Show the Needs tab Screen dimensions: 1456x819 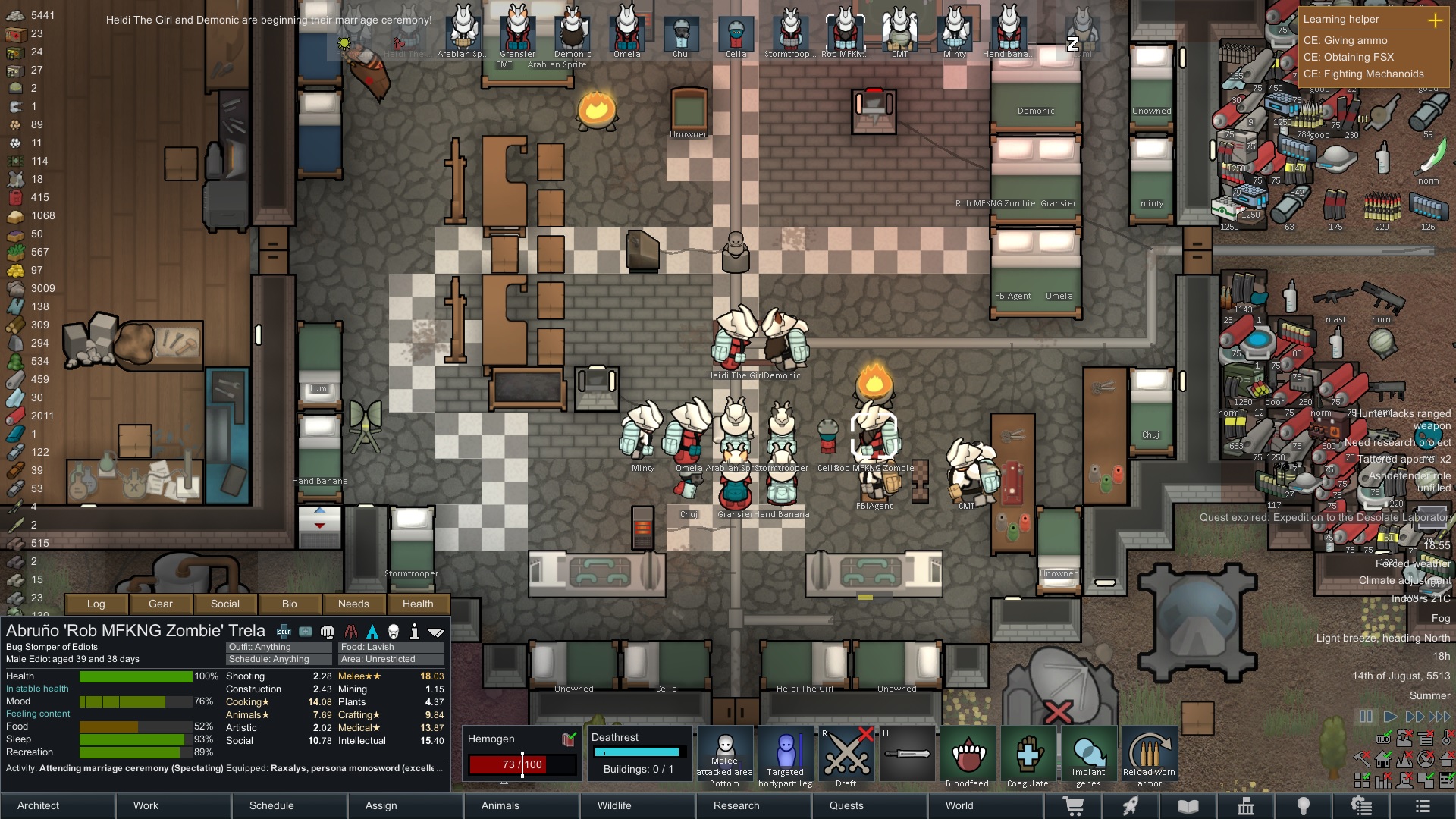pyautogui.click(x=353, y=604)
